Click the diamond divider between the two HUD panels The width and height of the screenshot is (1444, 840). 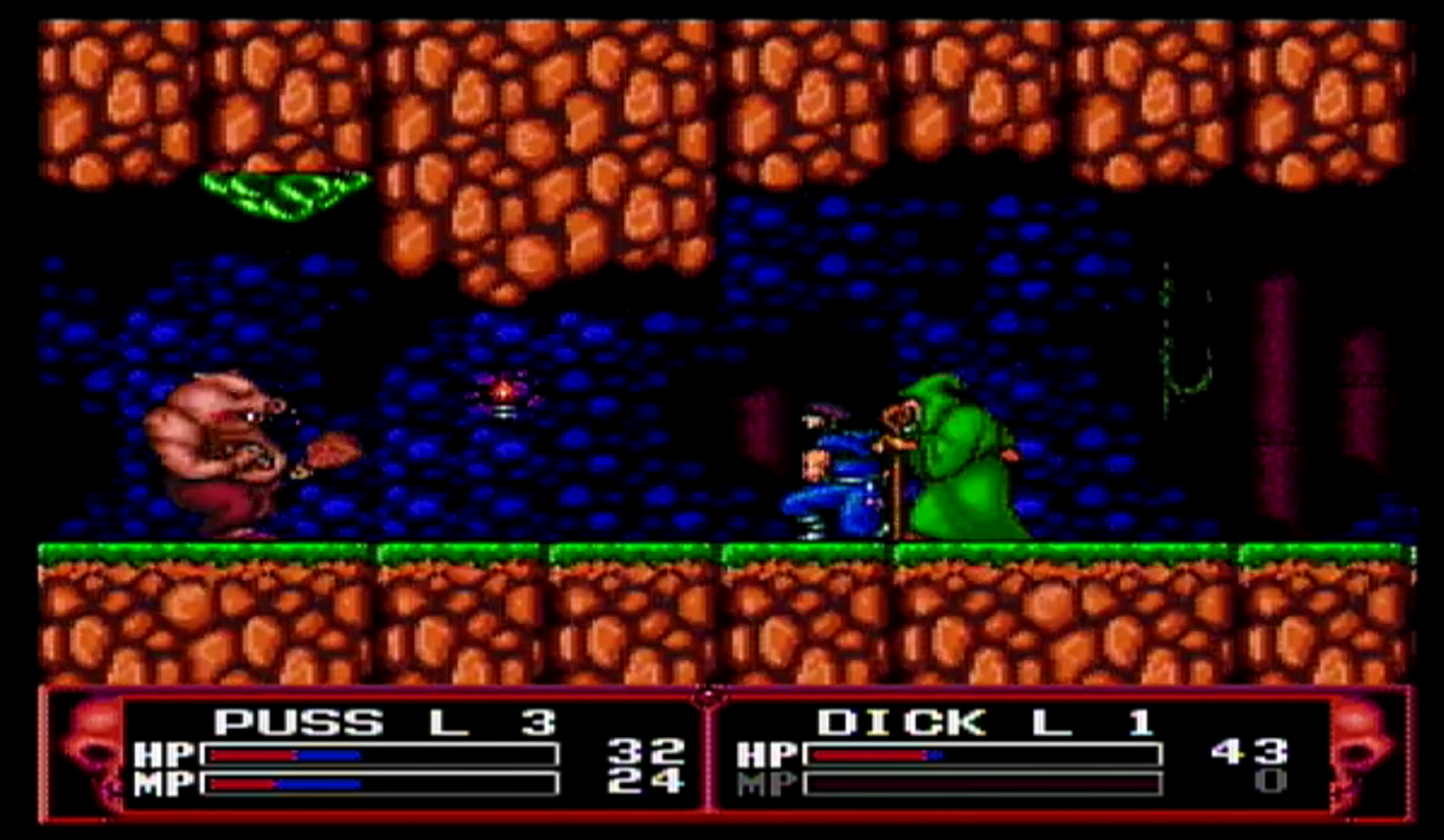coord(707,698)
